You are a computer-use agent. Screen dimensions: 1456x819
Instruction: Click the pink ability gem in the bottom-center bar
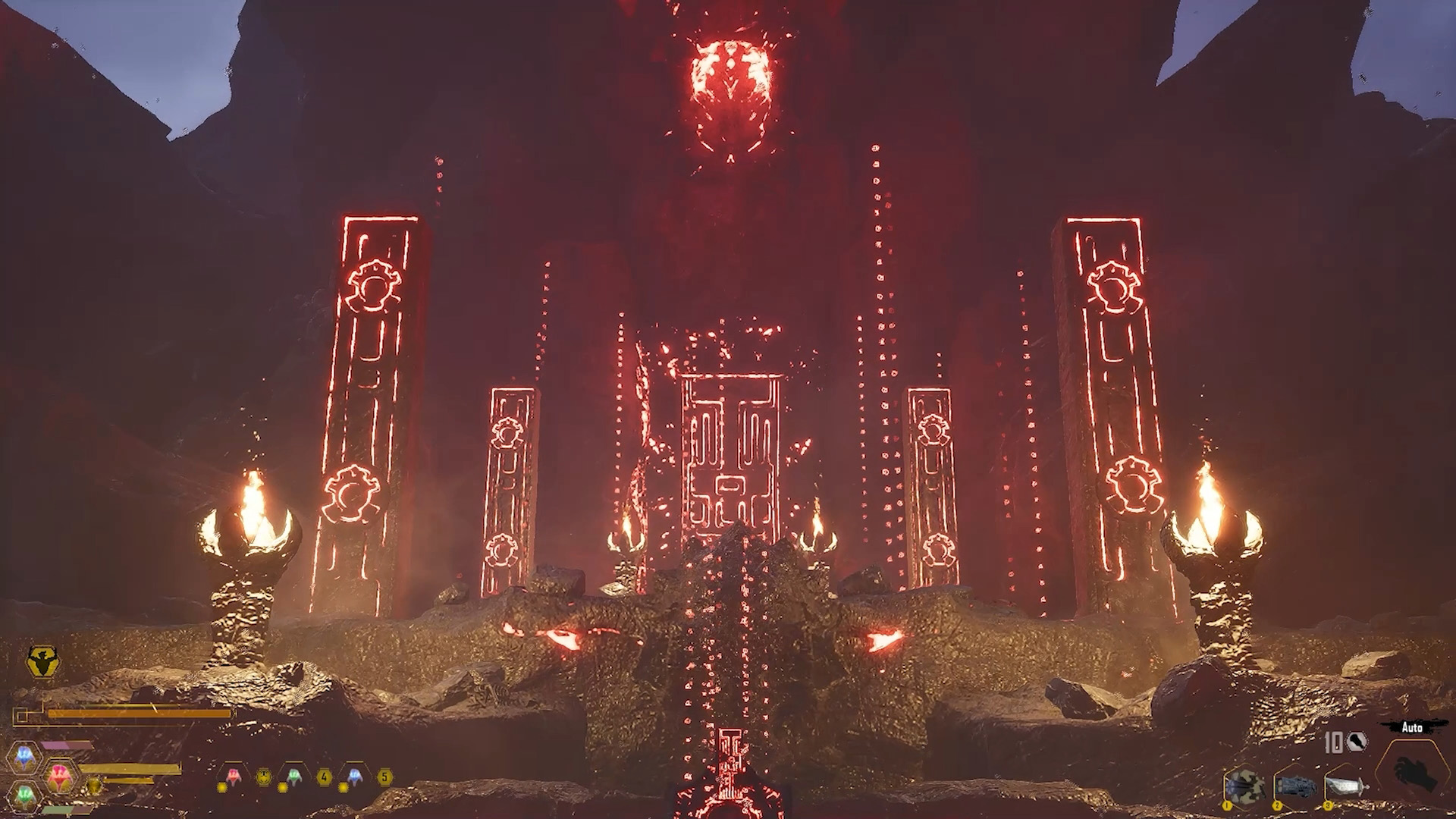234,775
